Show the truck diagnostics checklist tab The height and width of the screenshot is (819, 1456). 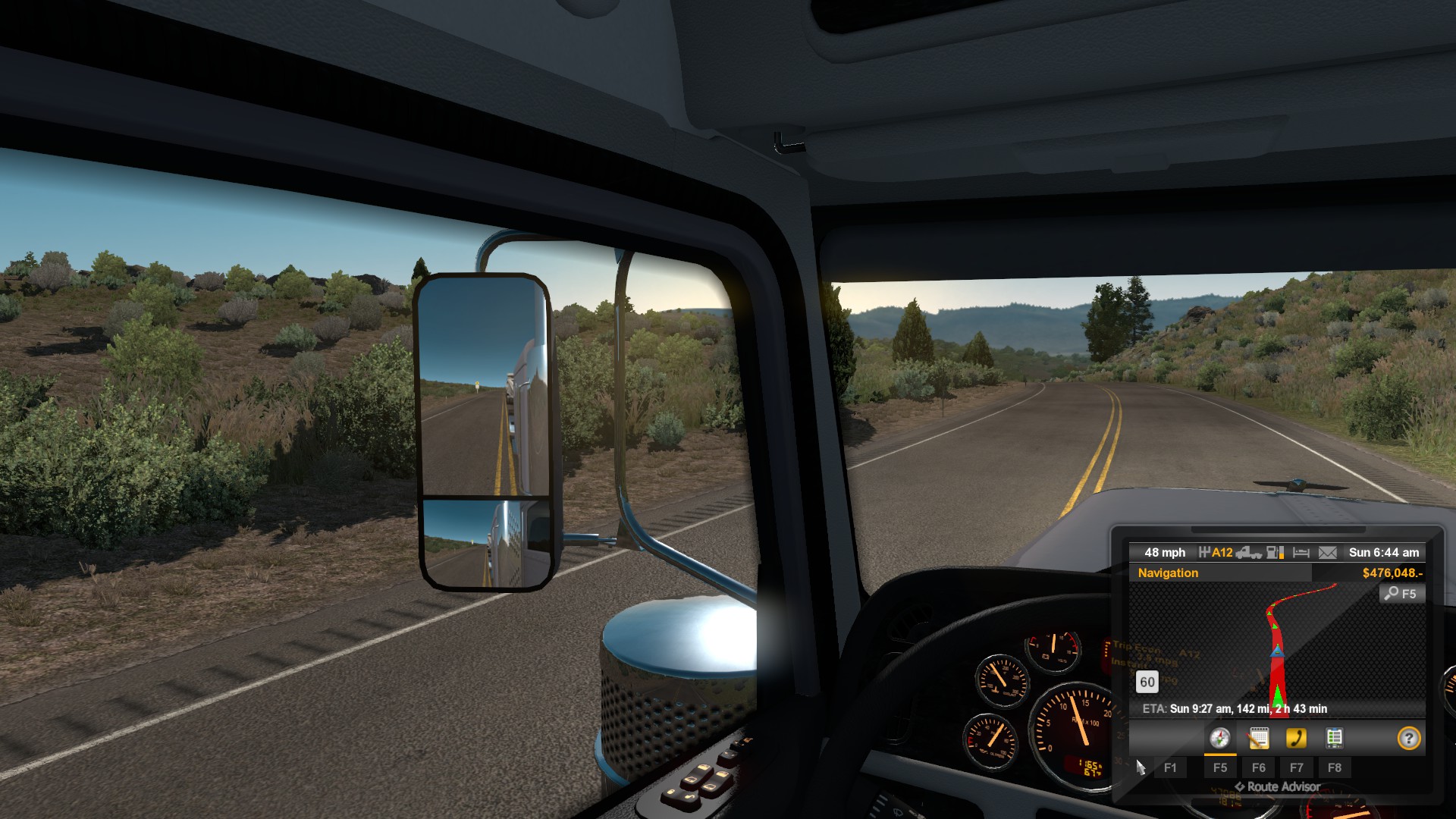1334,738
